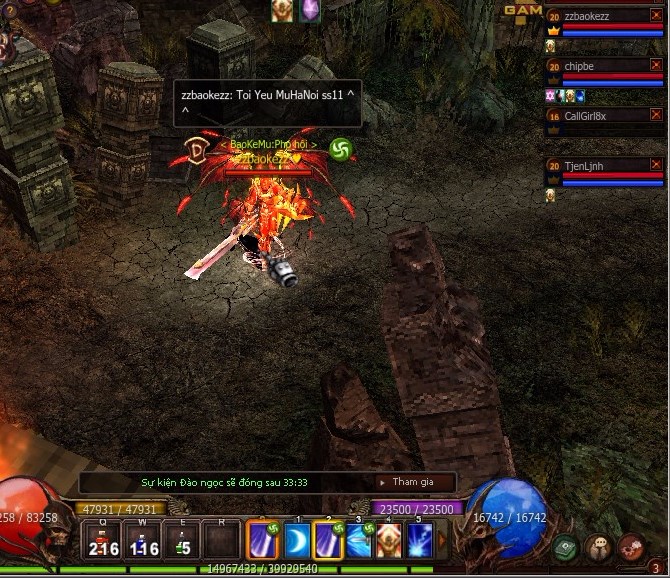Join the event via Tham gia button
This screenshot has width=670, height=578.
[x=413, y=482]
